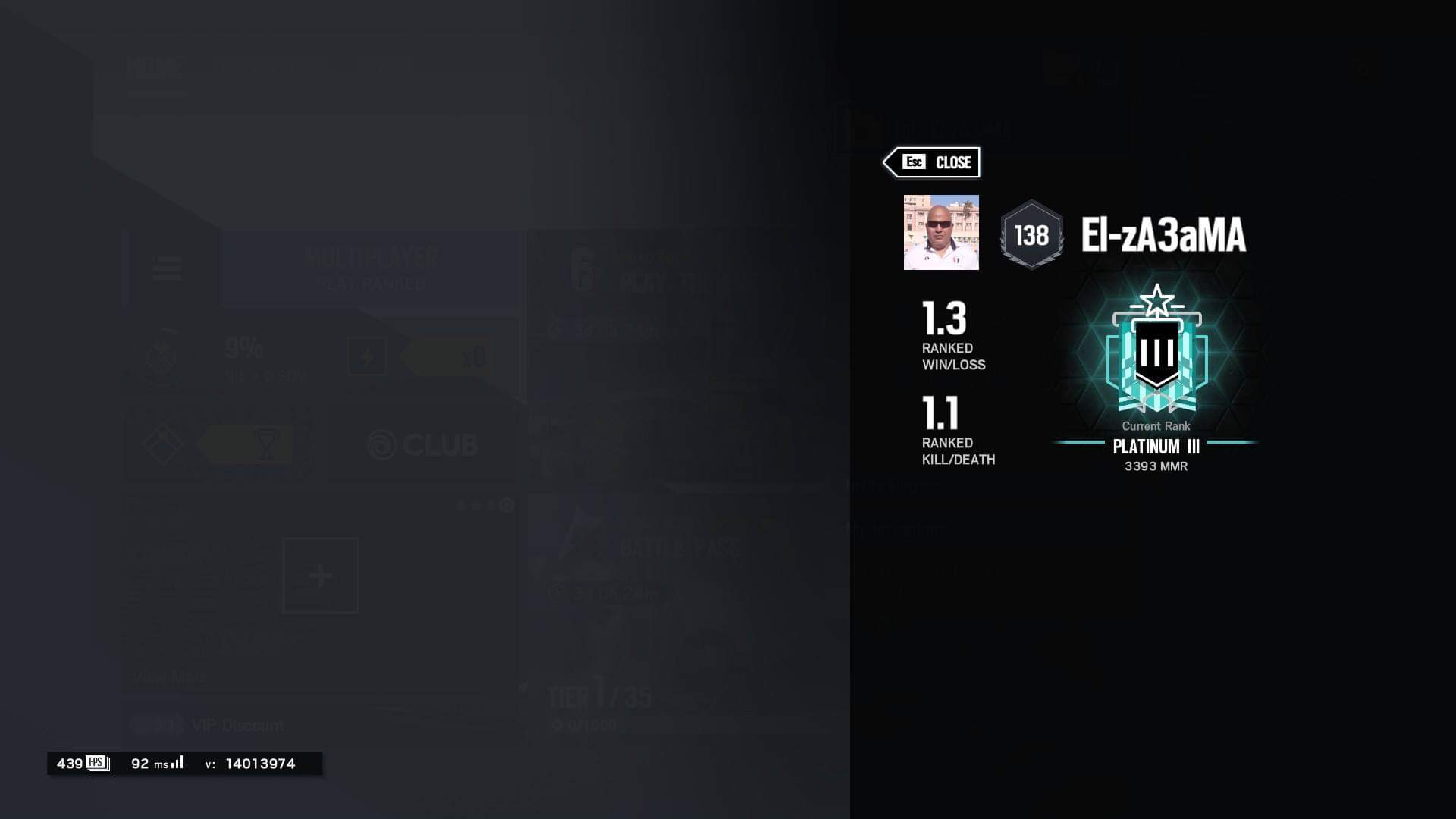Screen dimensions: 1456x819
Task: Select the hamburger menu on Multiplayer card
Action: coord(168,268)
